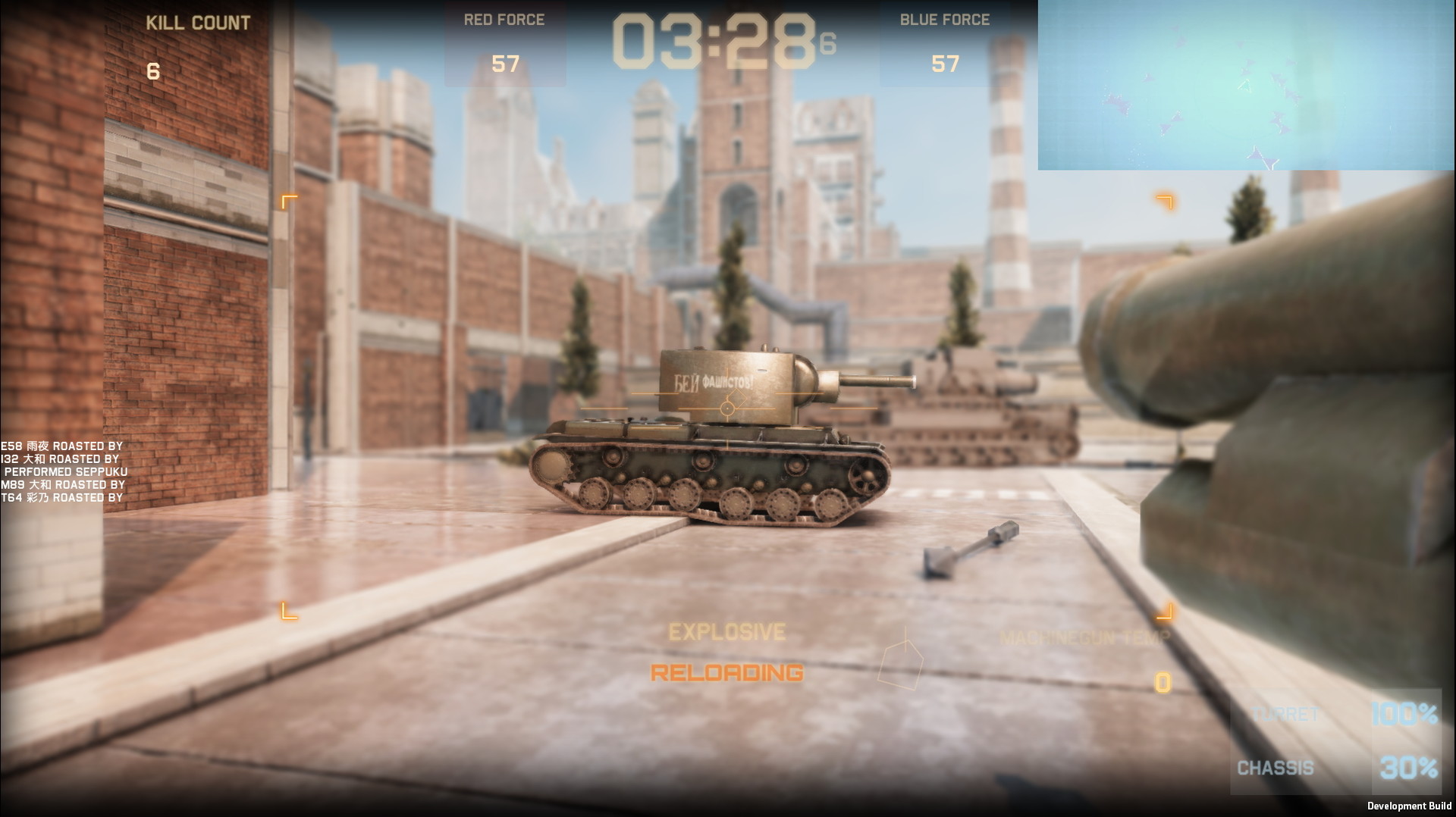Click the T64 ROASTED BY kill feed line
The height and width of the screenshot is (817, 1456).
[63, 499]
